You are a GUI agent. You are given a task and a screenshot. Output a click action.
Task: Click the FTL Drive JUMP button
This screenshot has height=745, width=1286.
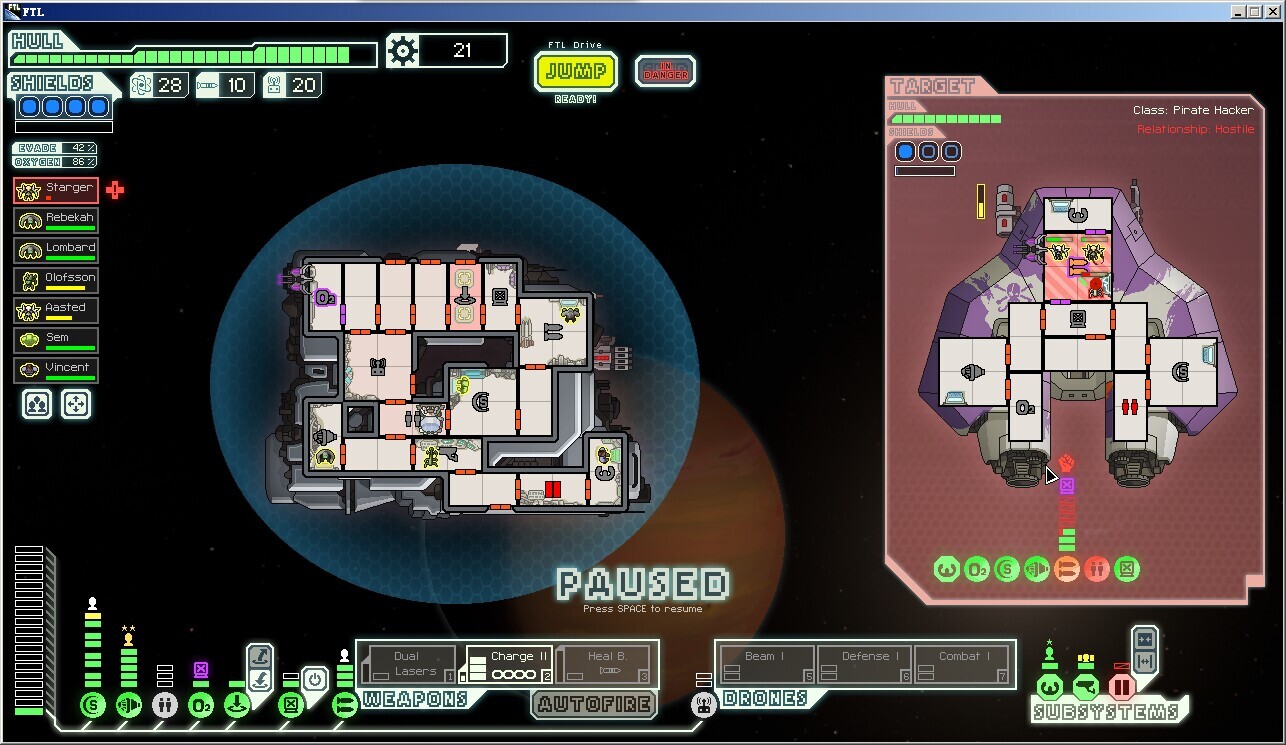[576, 72]
